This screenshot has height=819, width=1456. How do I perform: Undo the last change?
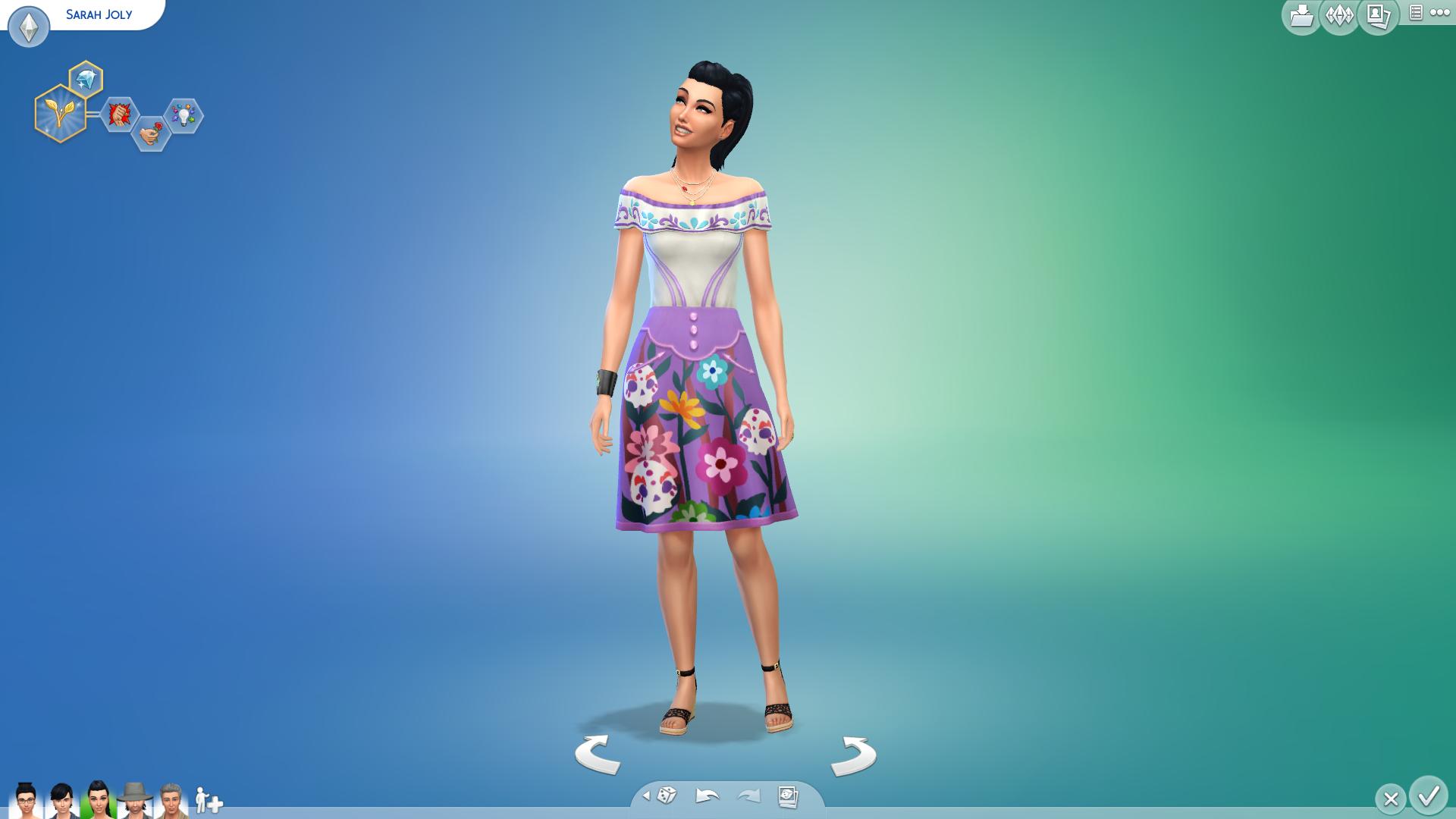click(707, 795)
